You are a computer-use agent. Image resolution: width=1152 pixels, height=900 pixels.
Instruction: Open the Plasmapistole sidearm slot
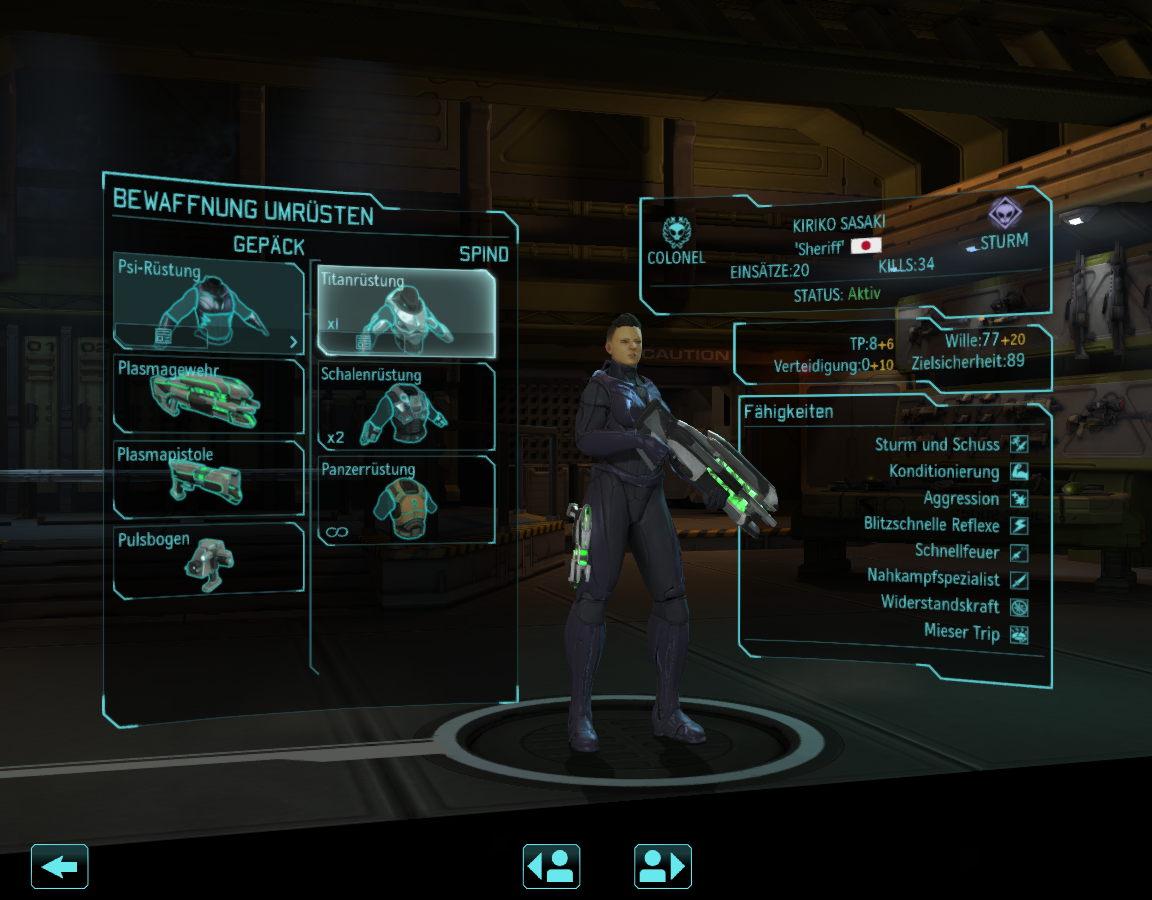pos(209,480)
